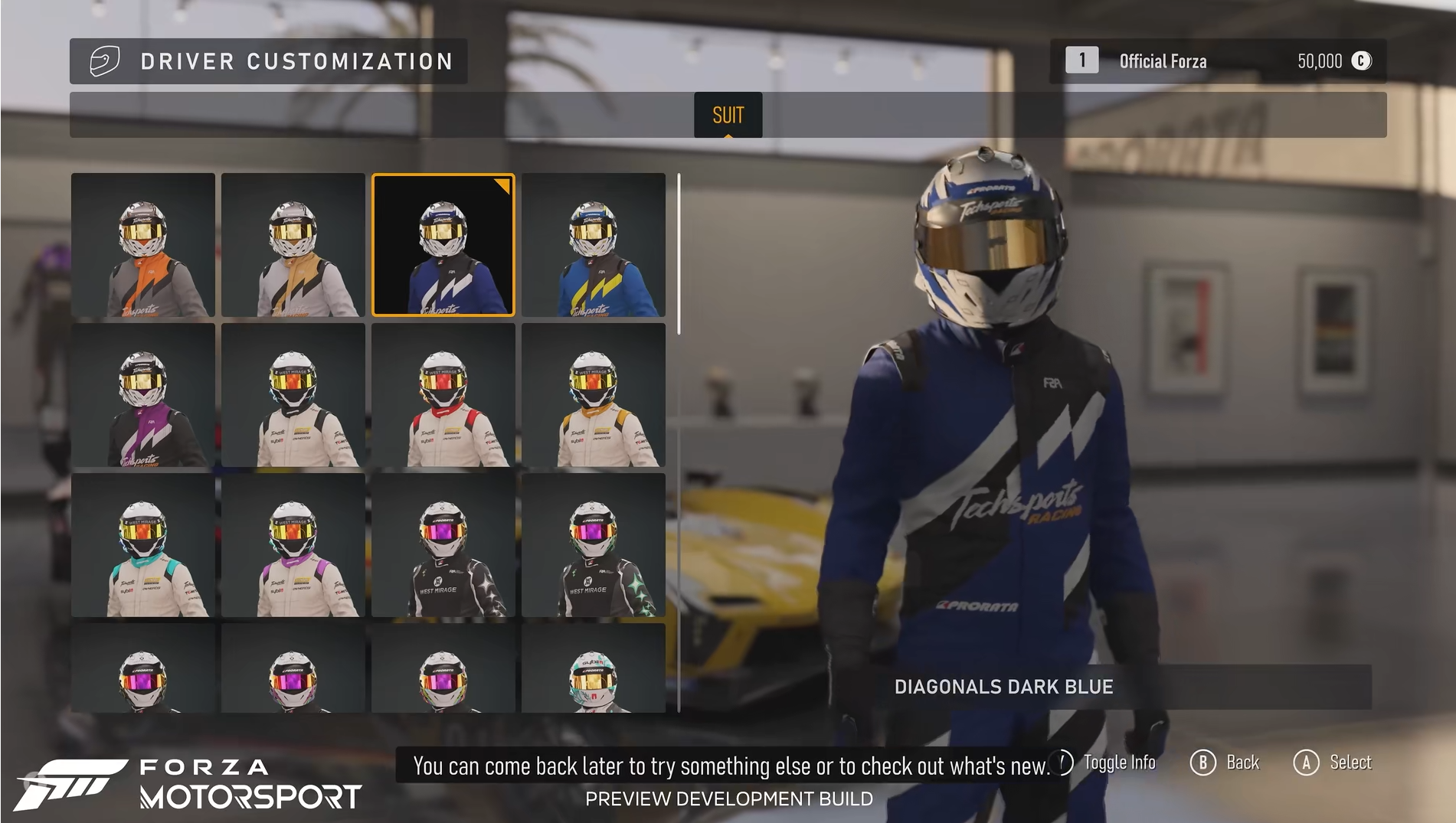1456x823 pixels.
Task: Select the white suit with black collar
Action: 293,395
